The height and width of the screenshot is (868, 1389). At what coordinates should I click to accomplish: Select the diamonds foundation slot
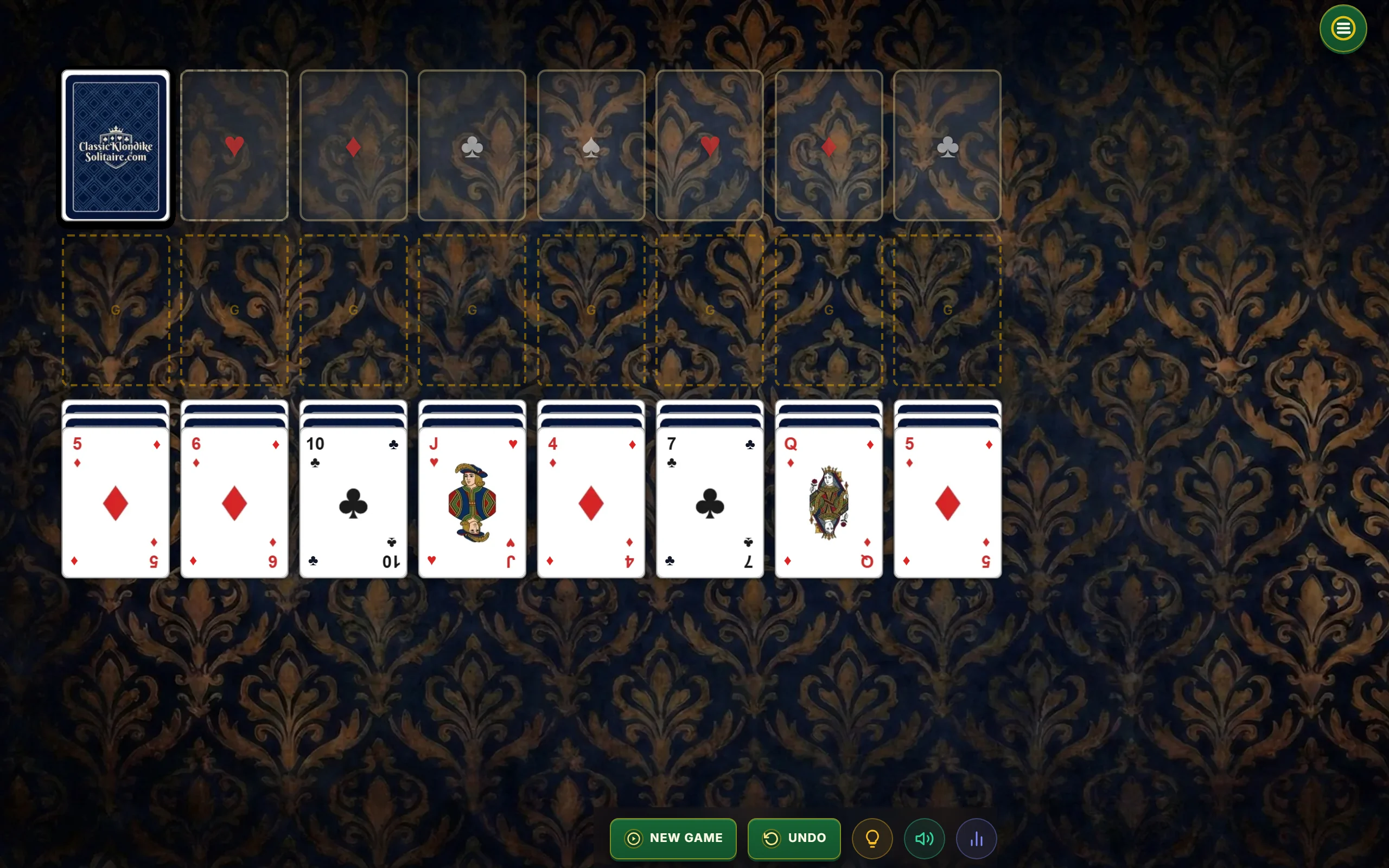pyautogui.click(x=353, y=145)
